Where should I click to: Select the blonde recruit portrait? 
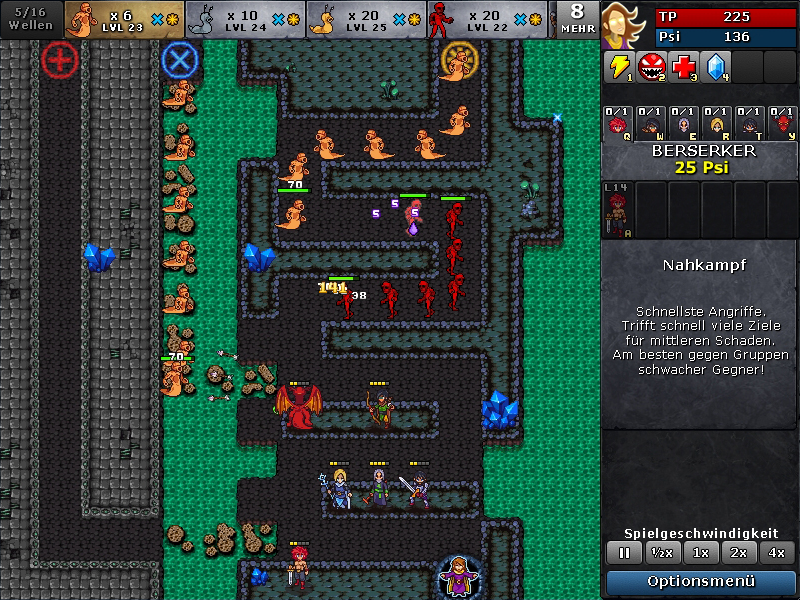point(716,123)
